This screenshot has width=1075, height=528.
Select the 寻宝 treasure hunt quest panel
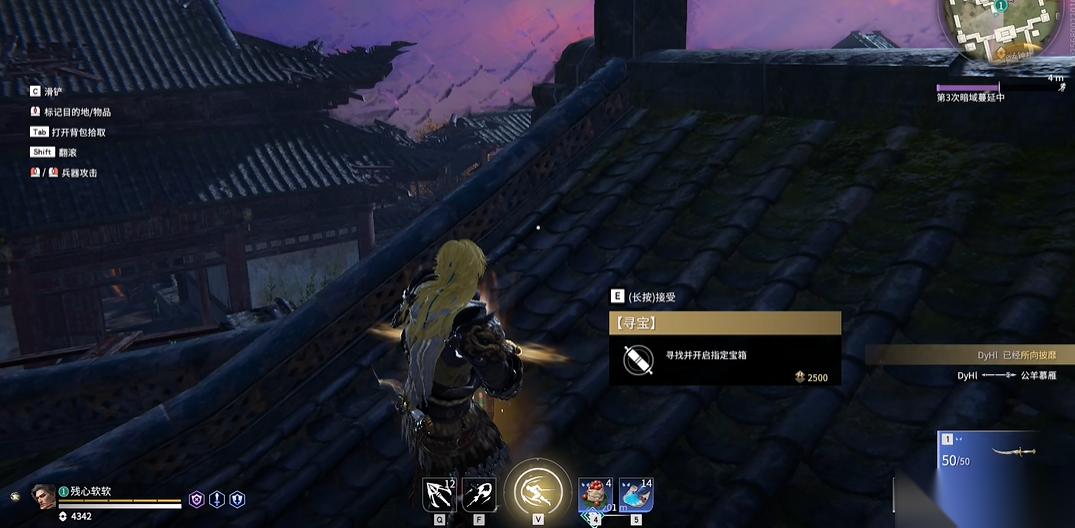(724, 348)
